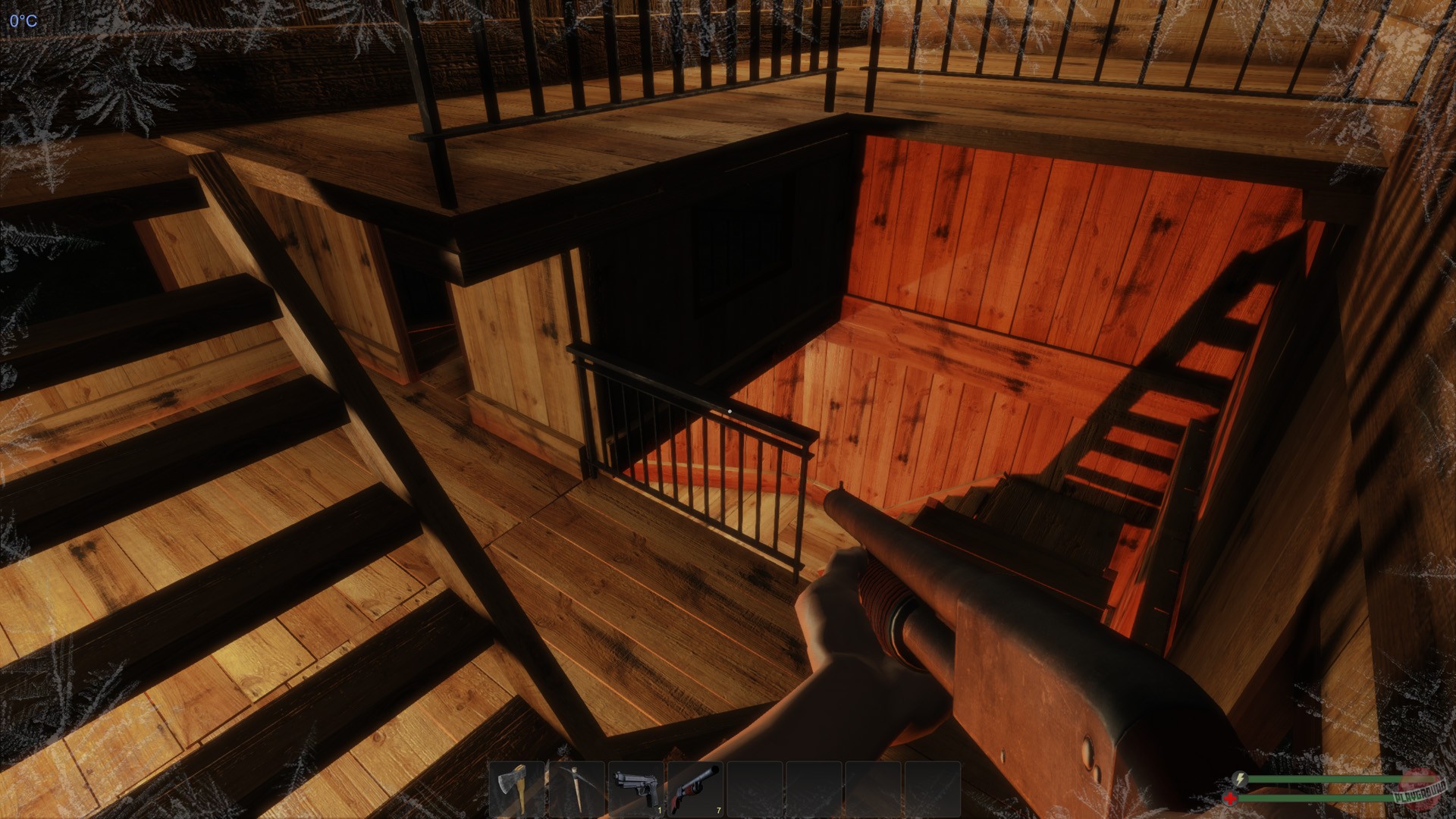Click the lightning stamina icon
Screen dimensions: 1456x819
tap(1239, 779)
